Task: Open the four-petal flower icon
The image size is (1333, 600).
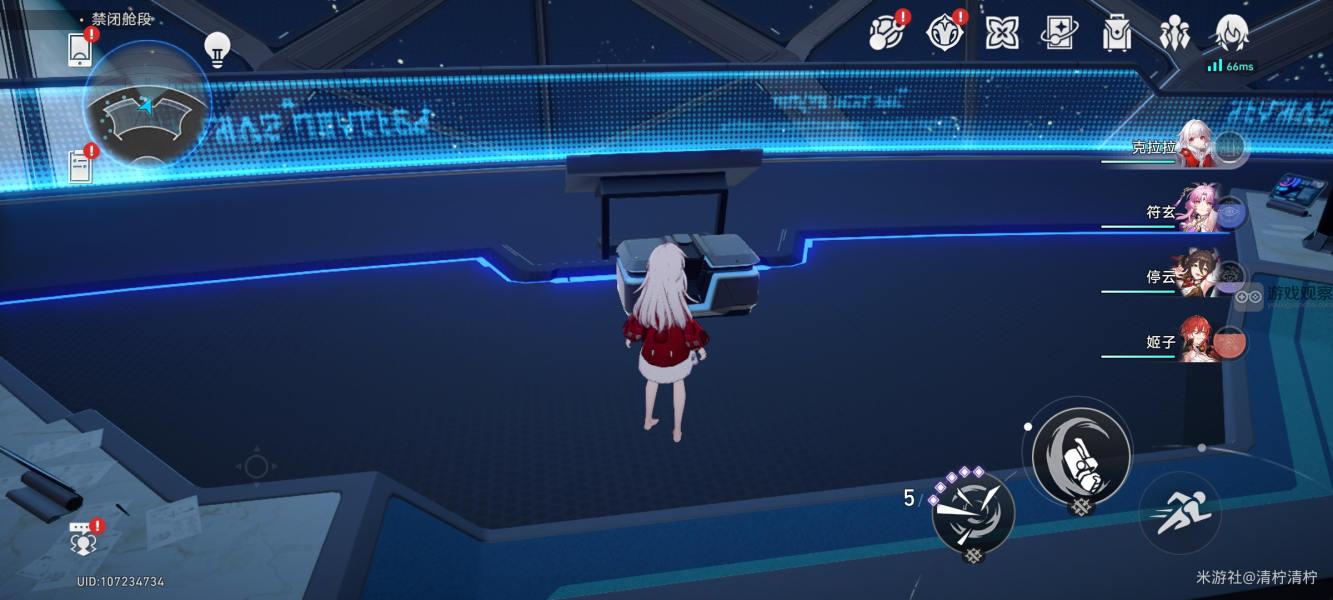Action: click(x=1001, y=34)
